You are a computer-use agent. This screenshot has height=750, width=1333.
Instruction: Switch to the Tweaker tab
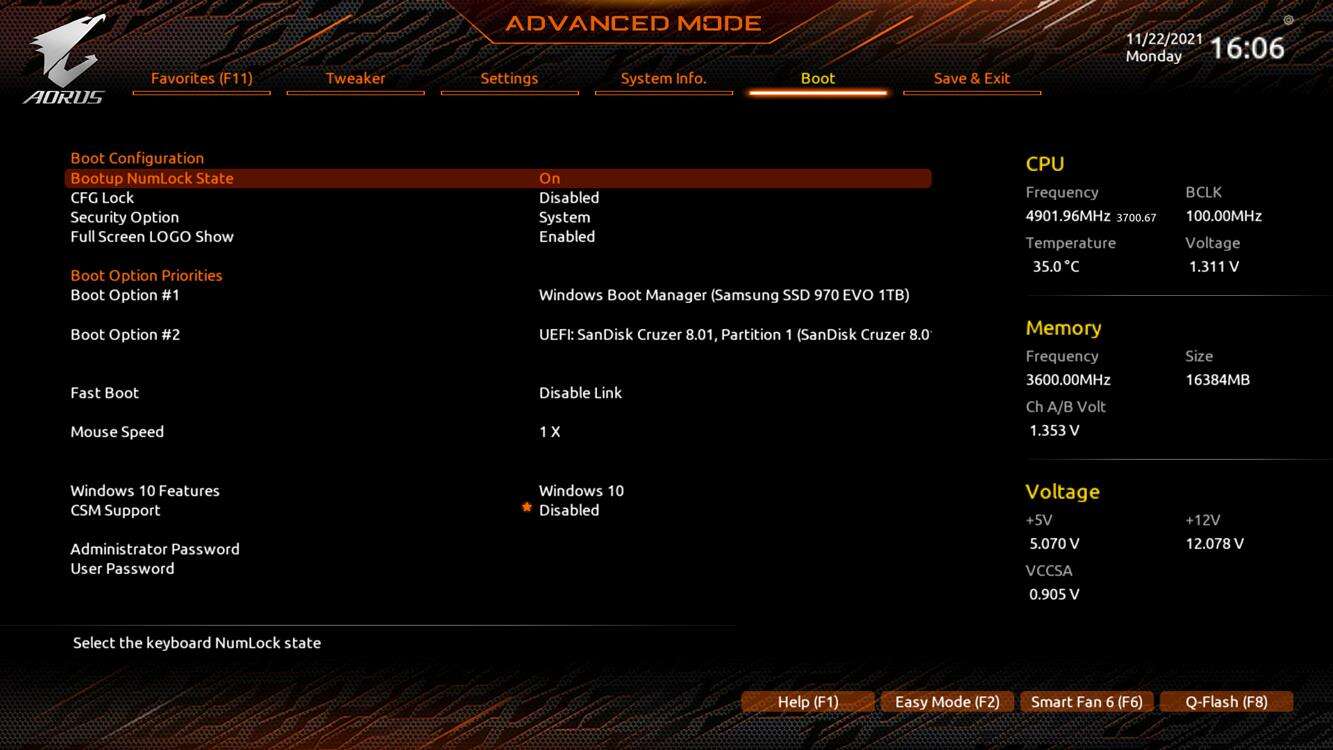(355, 78)
